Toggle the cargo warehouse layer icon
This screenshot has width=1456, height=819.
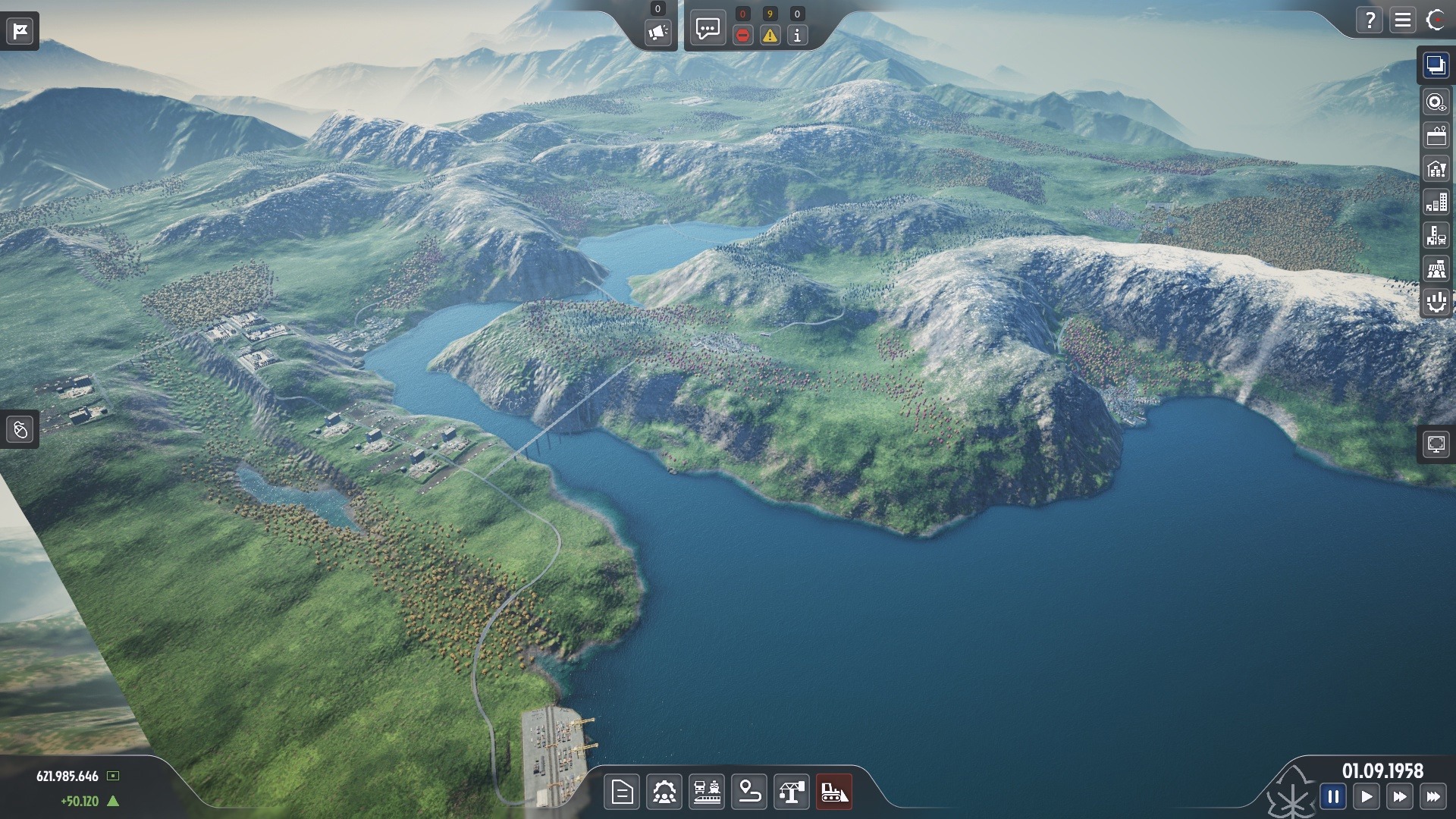[1436, 169]
